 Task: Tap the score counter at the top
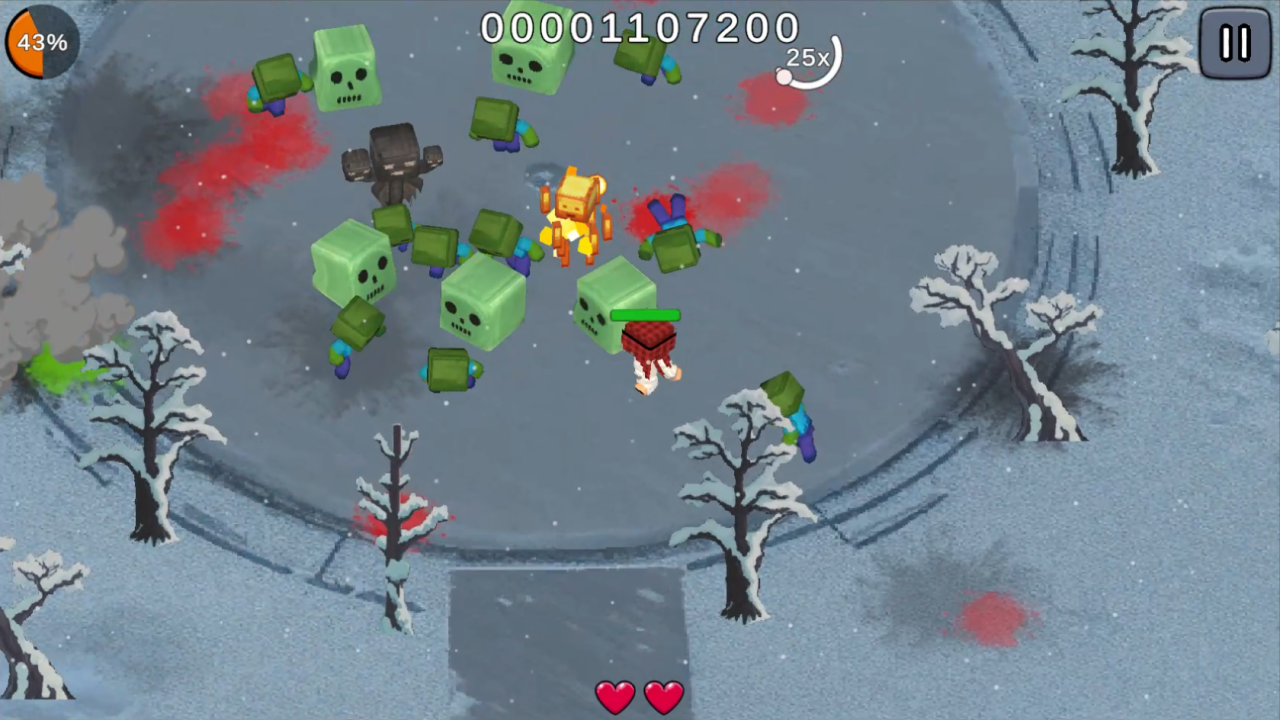(x=640, y=28)
